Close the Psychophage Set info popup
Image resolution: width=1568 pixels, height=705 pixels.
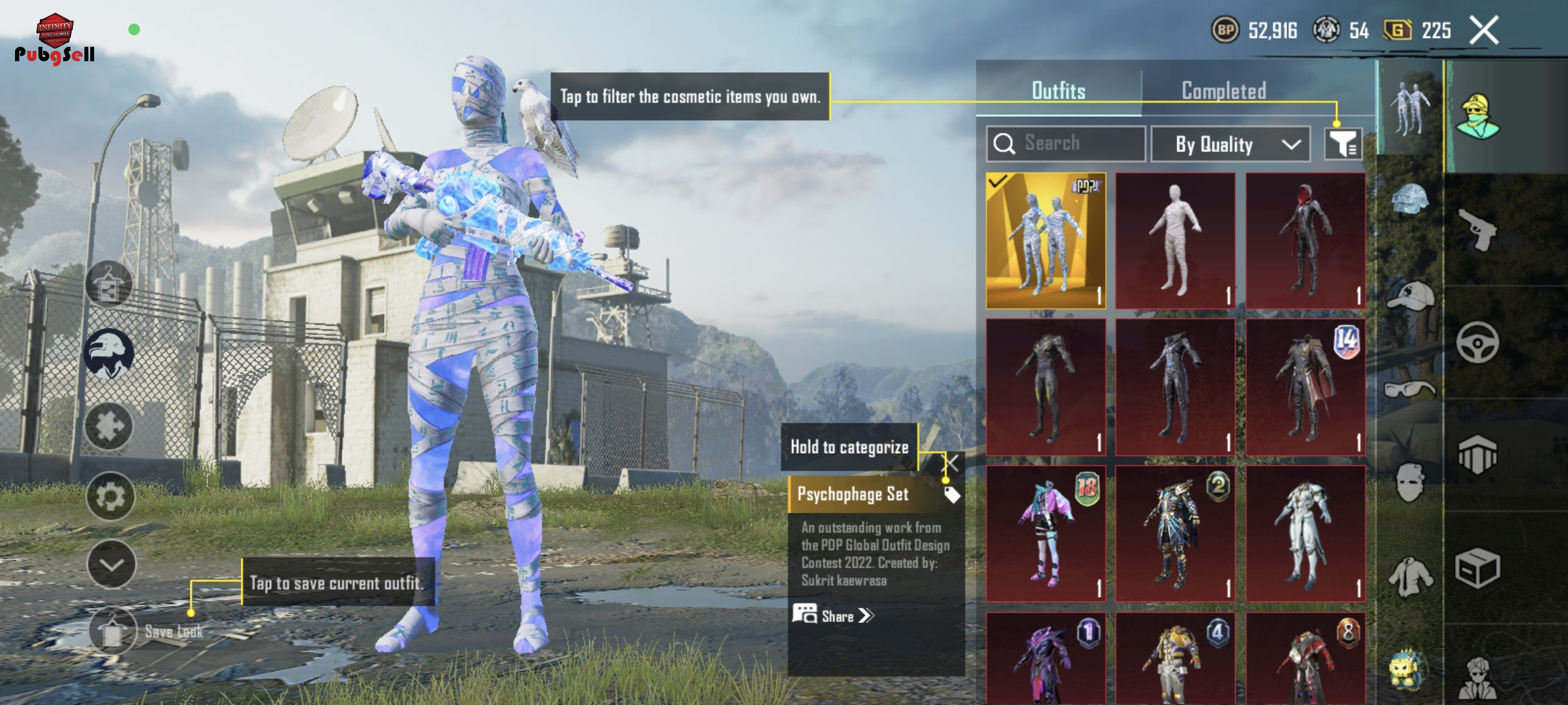click(x=952, y=463)
